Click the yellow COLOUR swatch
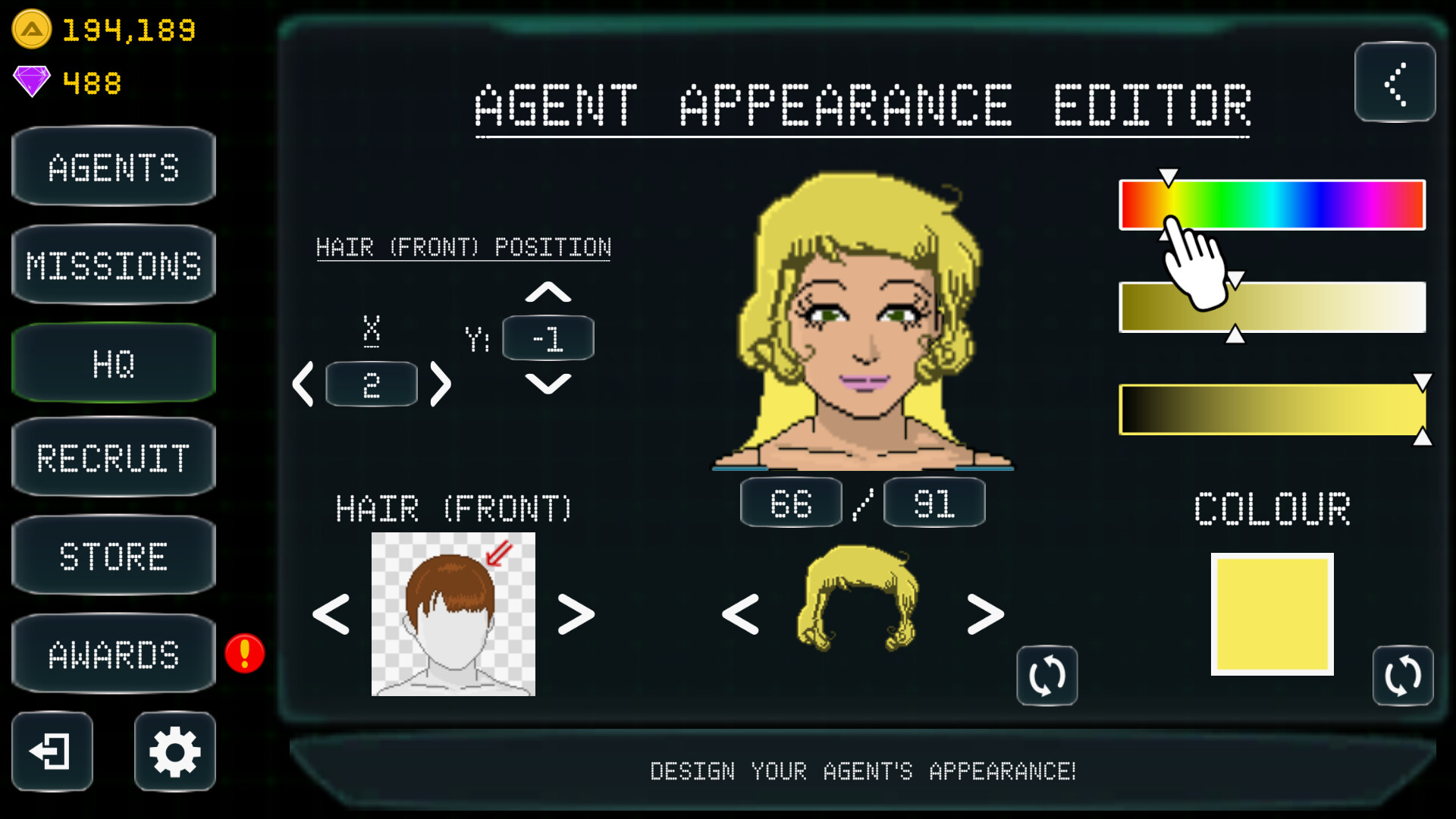The width and height of the screenshot is (1456, 819). coord(1272,613)
